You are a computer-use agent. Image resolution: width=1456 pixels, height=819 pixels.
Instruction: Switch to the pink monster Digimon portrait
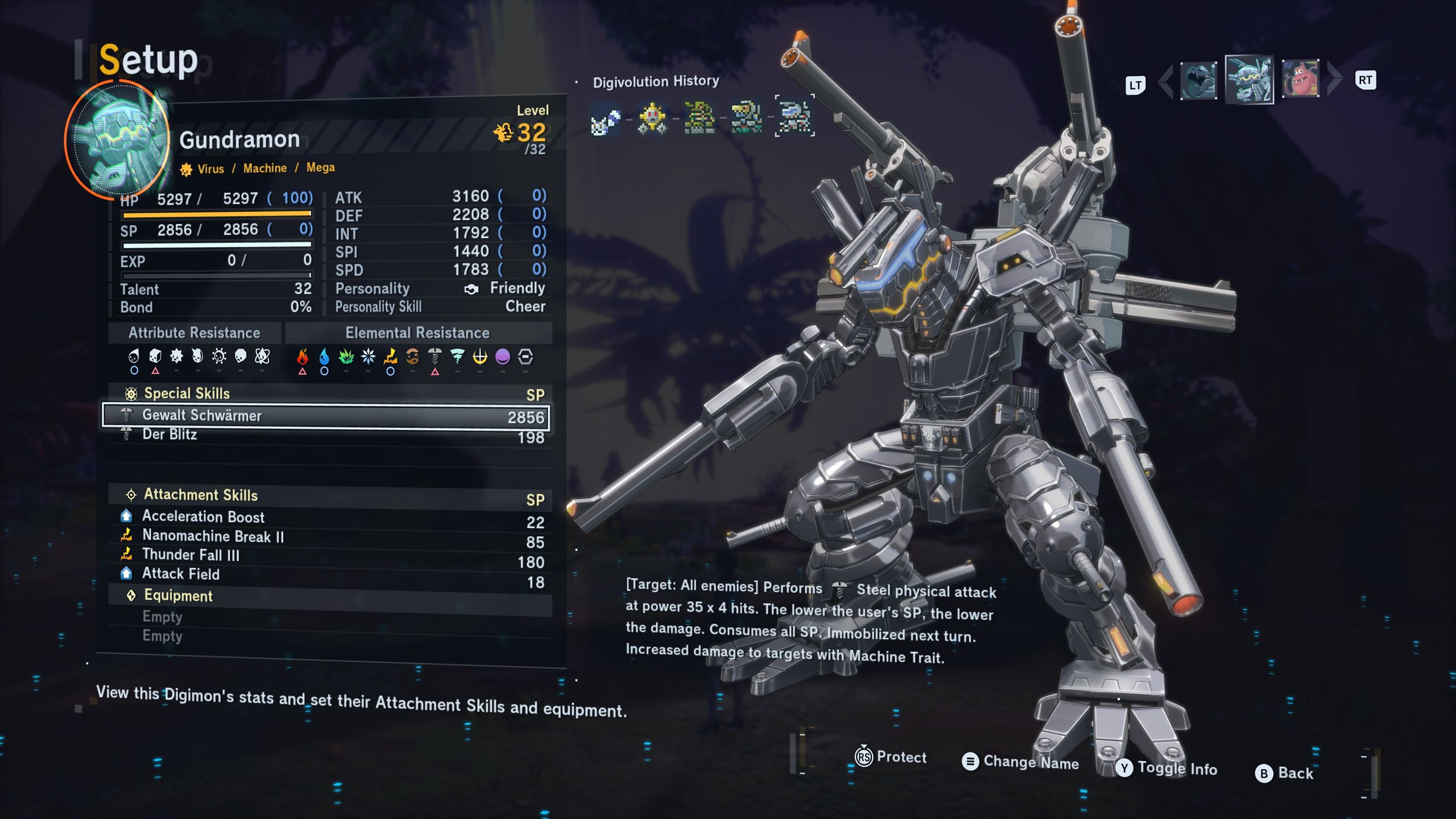click(x=1301, y=78)
